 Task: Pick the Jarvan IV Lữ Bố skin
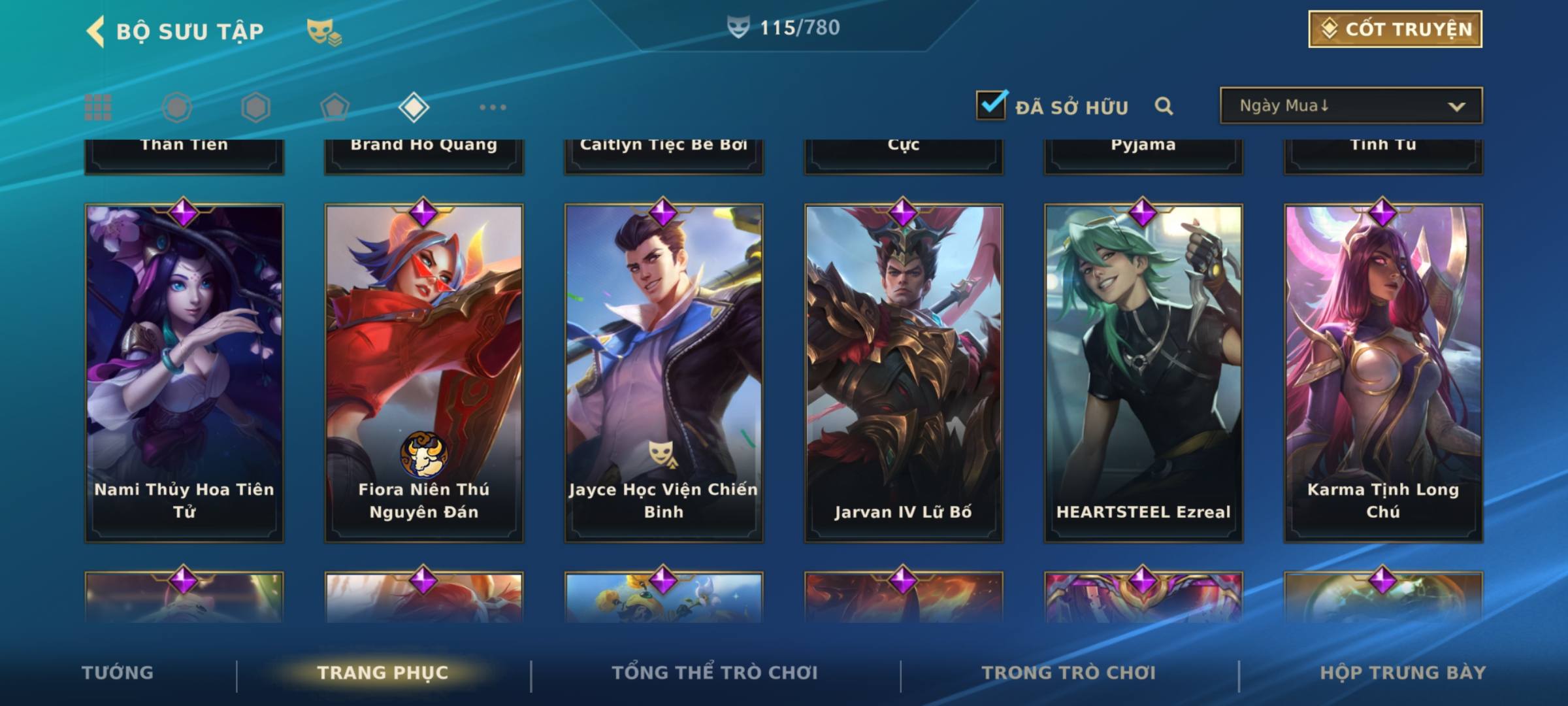click(904, 373)
